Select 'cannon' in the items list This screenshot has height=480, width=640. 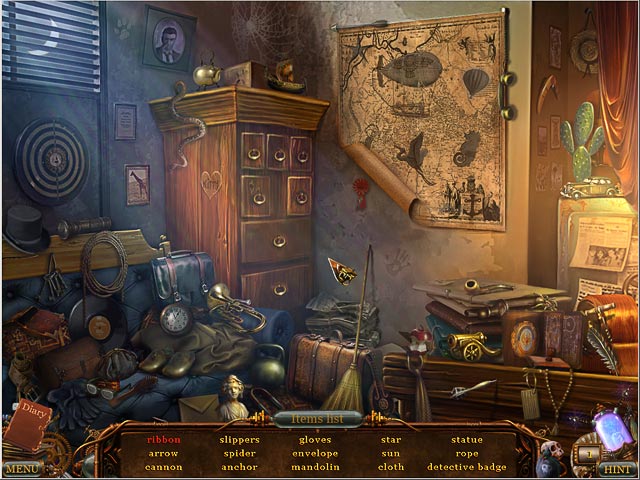pos(163,467)
